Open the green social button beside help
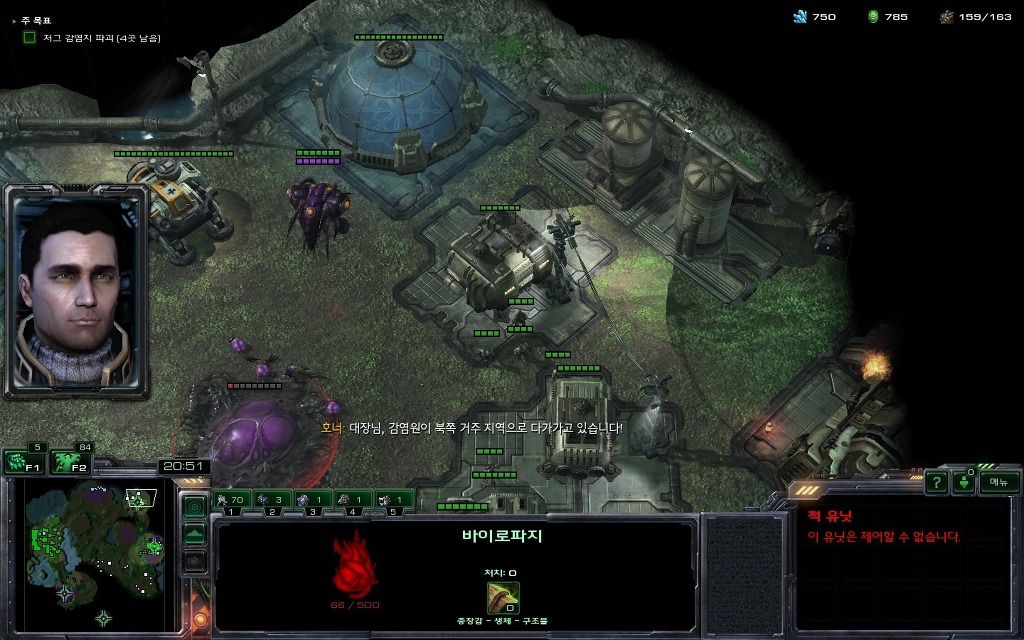This screenshot has width=1024, height=640. click(x=963, y=483)
